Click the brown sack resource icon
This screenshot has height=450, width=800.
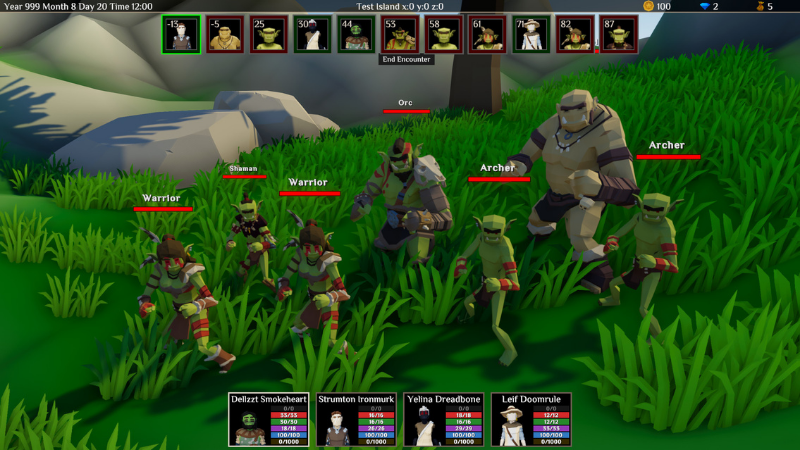coord(759,7)
